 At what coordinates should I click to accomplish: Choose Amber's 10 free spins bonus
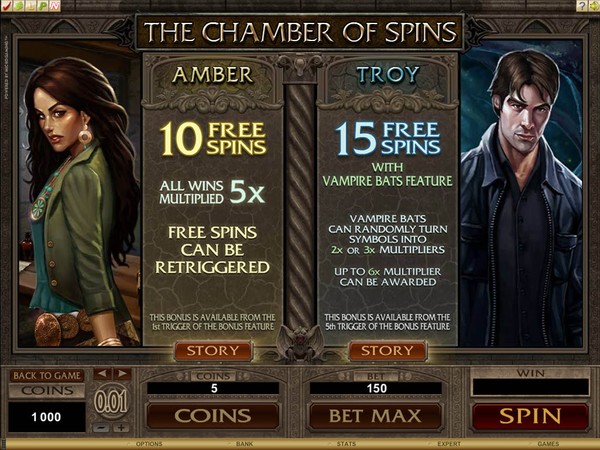click(x=213, y=140)
